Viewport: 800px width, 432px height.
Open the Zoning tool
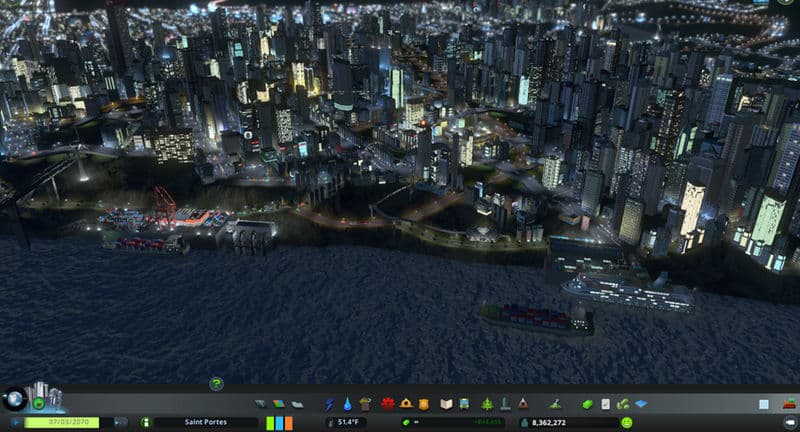point(278,404)
